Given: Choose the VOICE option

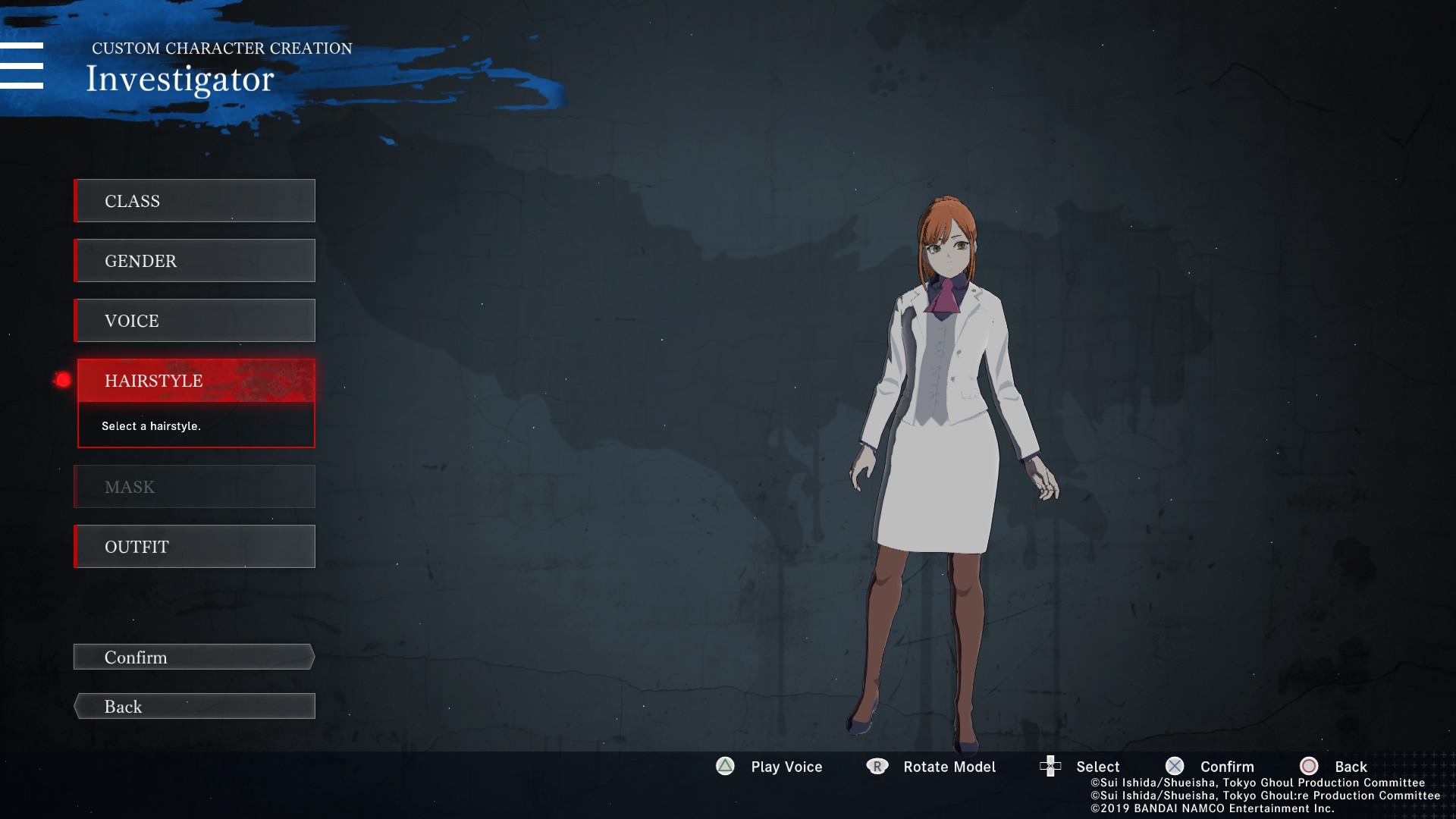Looking at the screenshot, I should 195,321.
